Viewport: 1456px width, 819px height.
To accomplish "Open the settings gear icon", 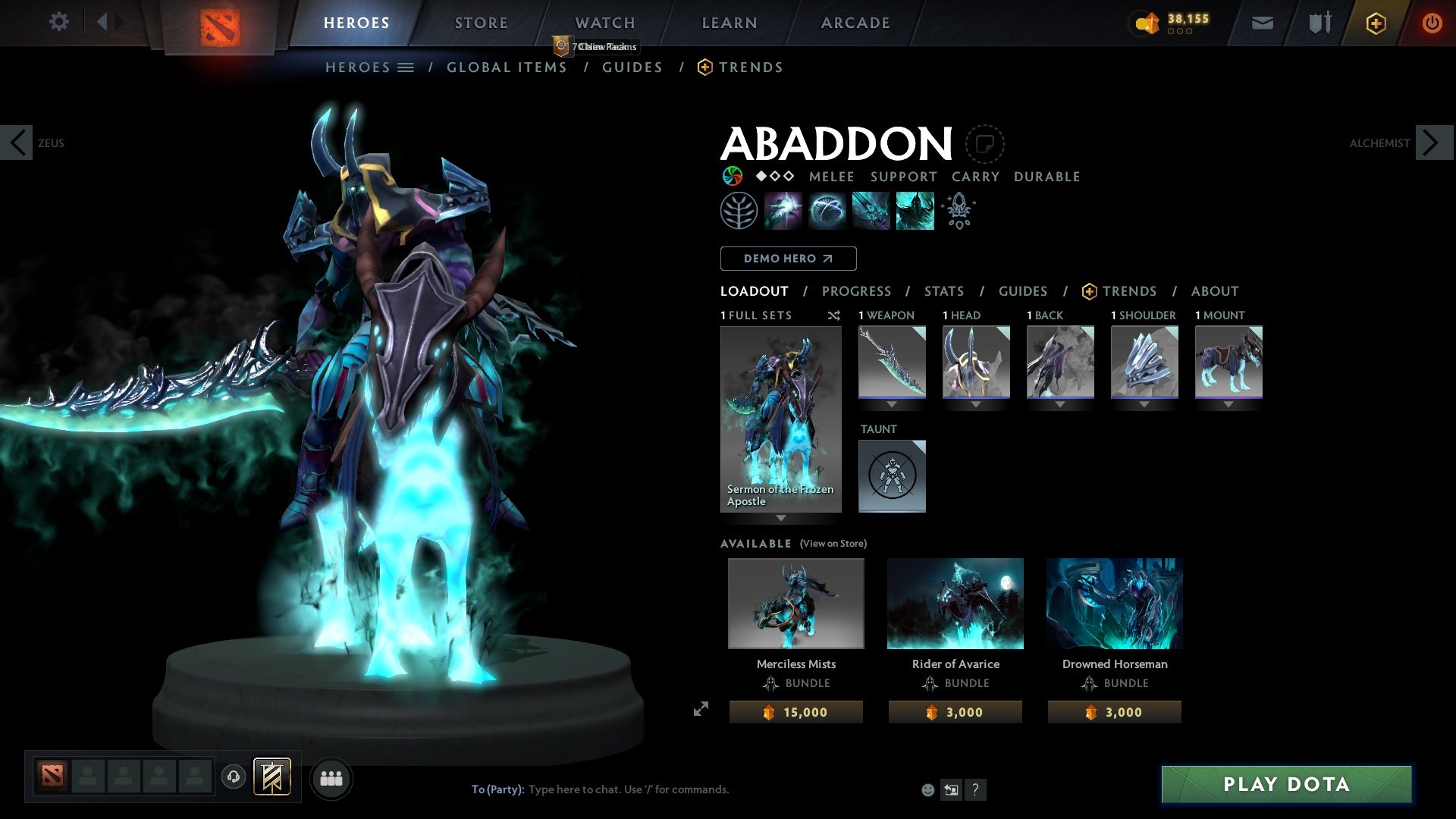I will coord(59,22).
